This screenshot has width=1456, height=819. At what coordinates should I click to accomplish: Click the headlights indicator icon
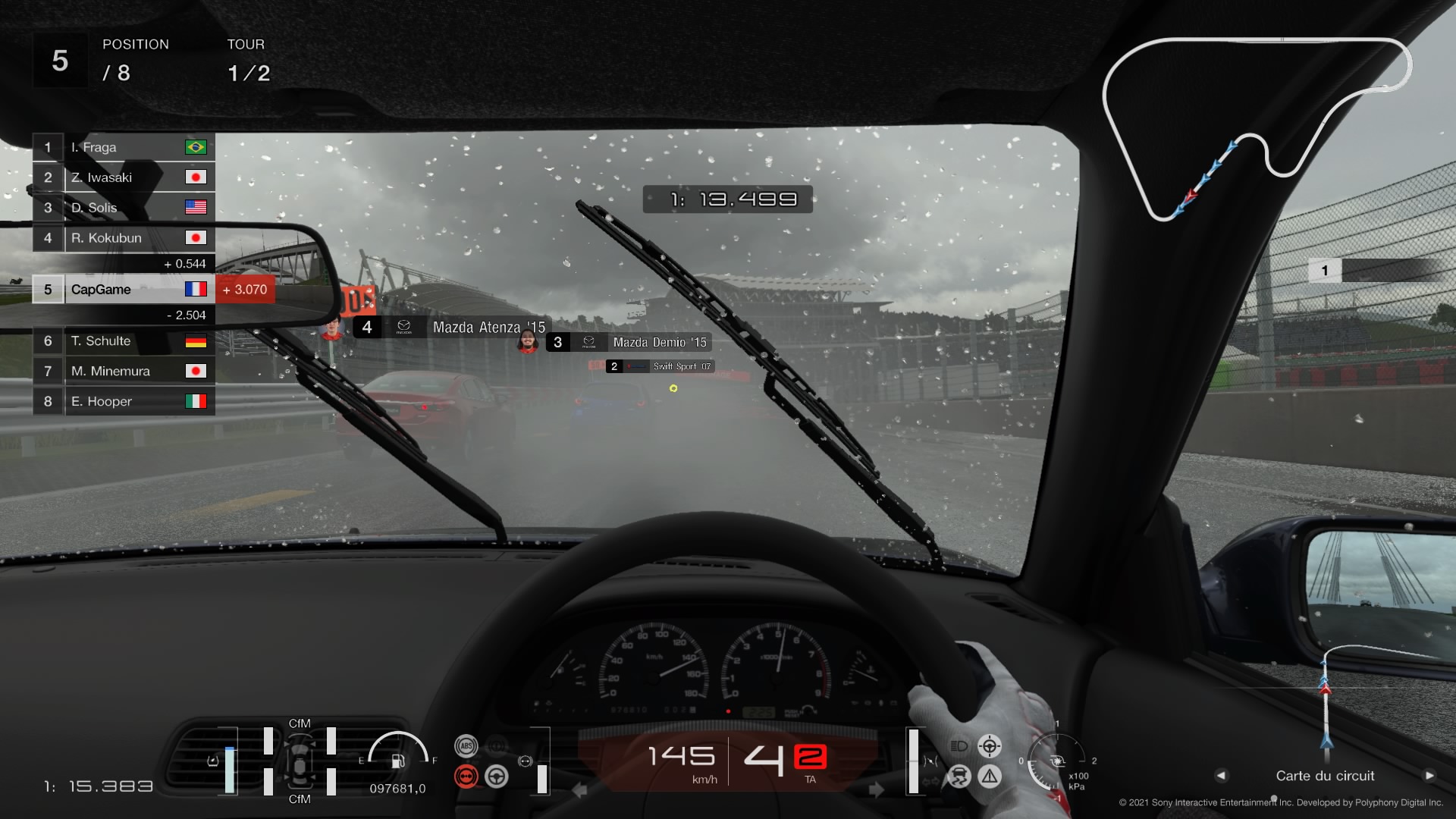[x=959, y=746]
